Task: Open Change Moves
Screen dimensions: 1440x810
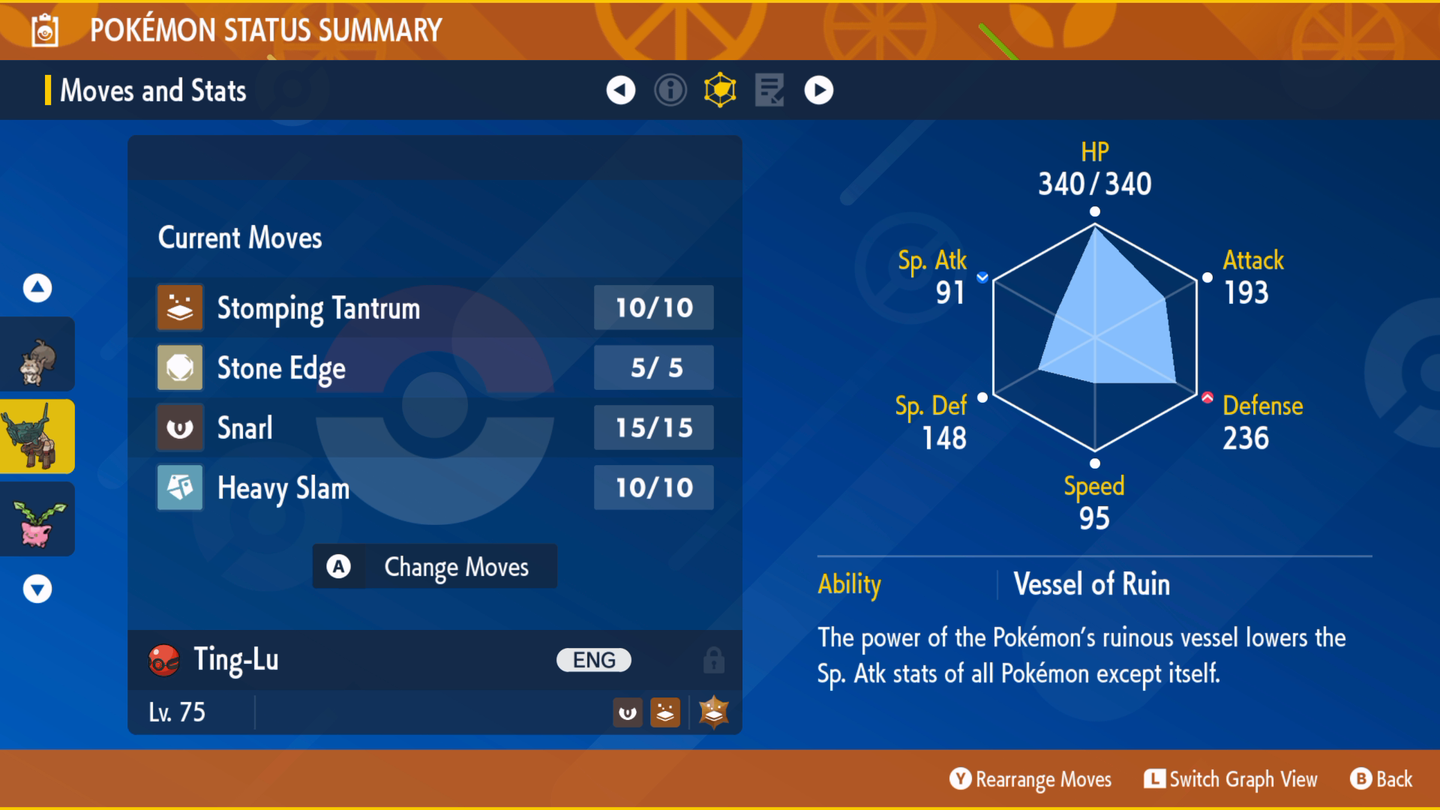Action: click(435, 567)
